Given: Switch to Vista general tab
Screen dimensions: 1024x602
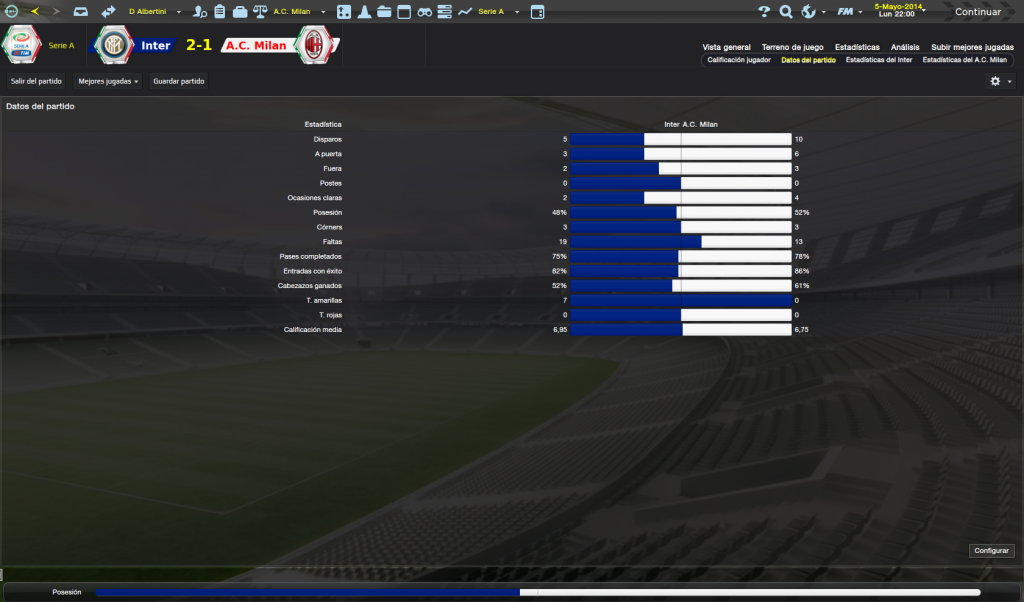Looking at the screenshot, I should (726, 47).
